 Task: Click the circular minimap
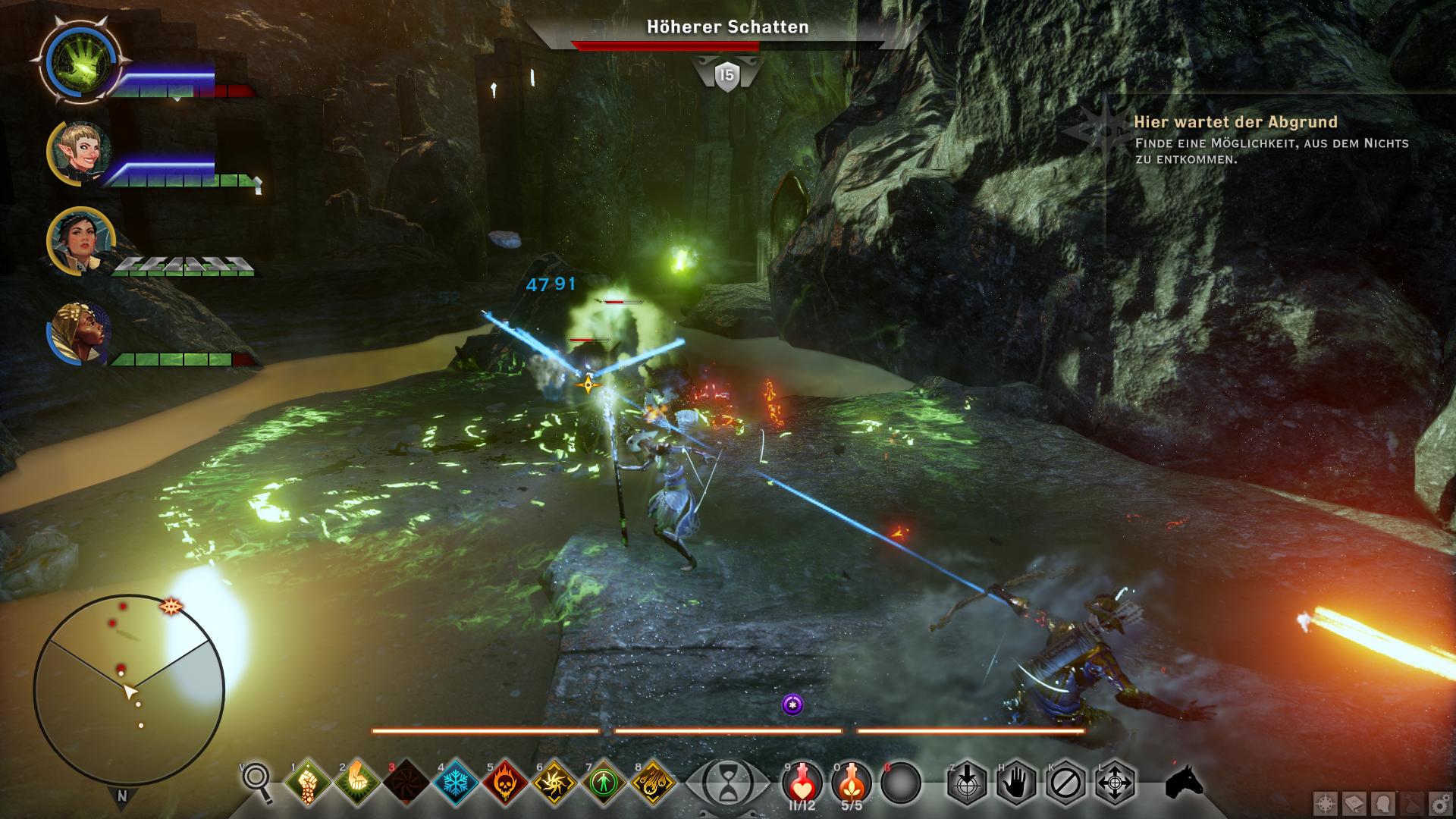[x=129, y=690]
